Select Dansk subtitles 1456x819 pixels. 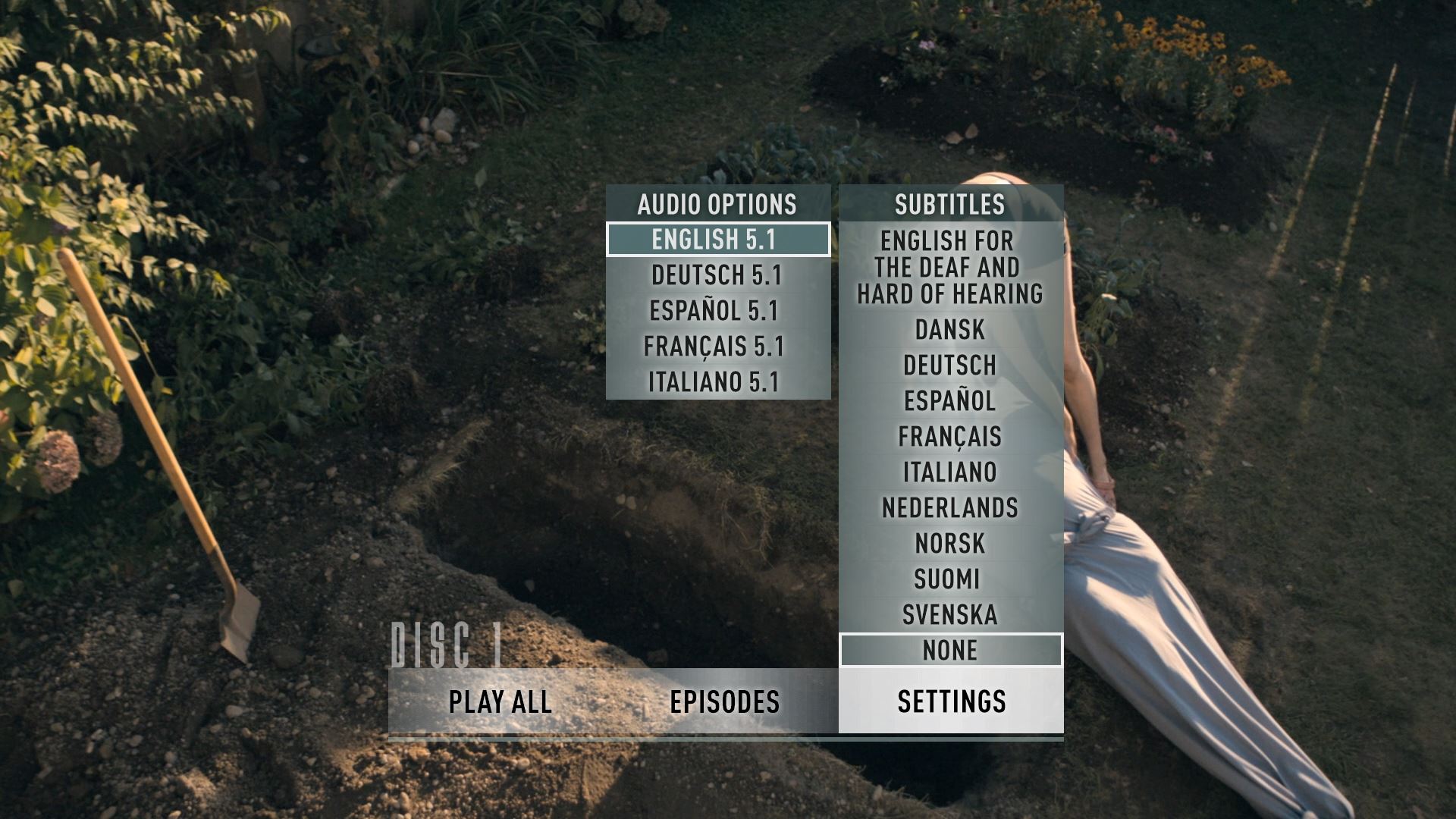click(950, 330)
